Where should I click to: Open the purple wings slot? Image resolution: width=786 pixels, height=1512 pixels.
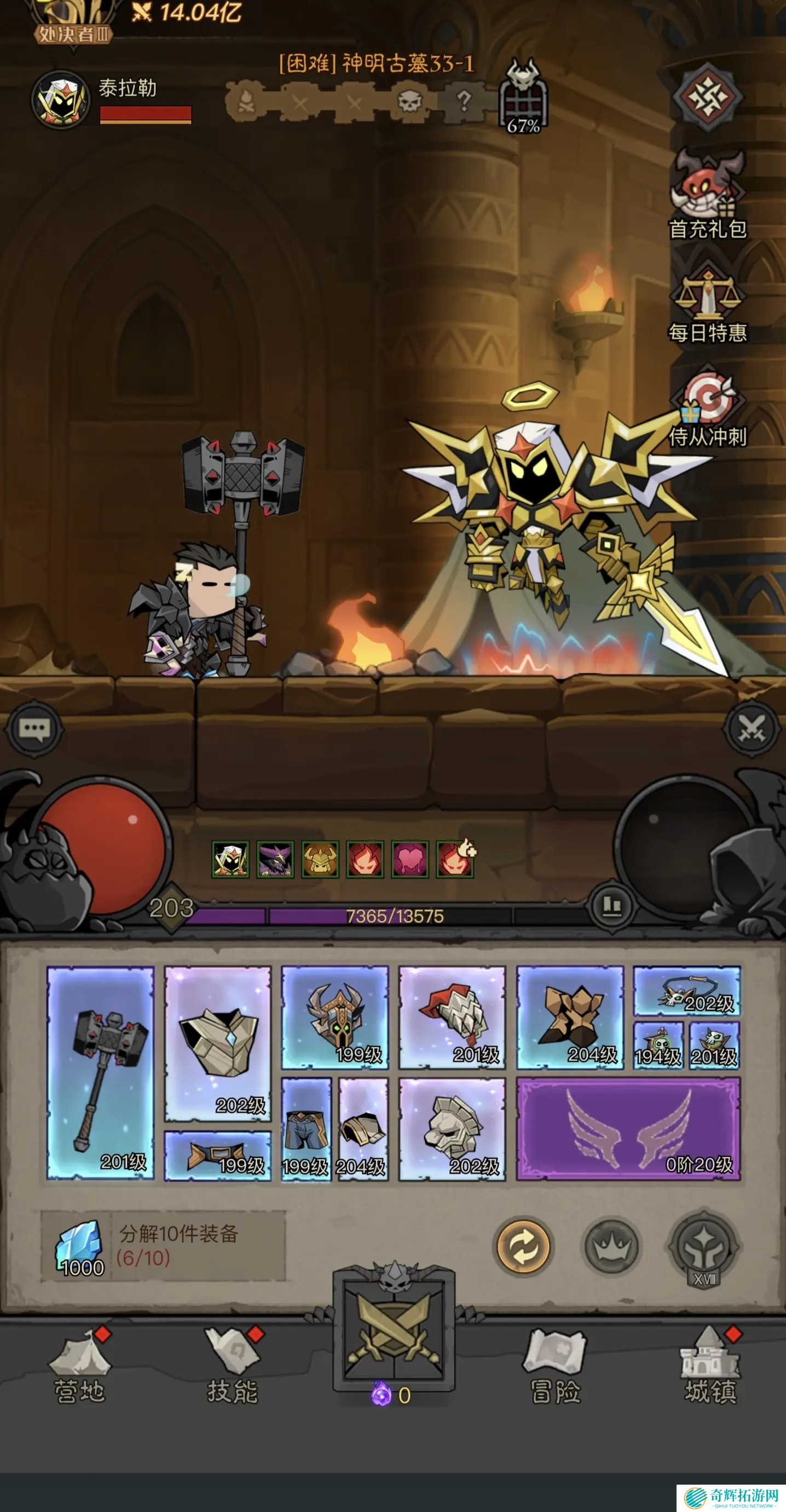point(628,1128)
